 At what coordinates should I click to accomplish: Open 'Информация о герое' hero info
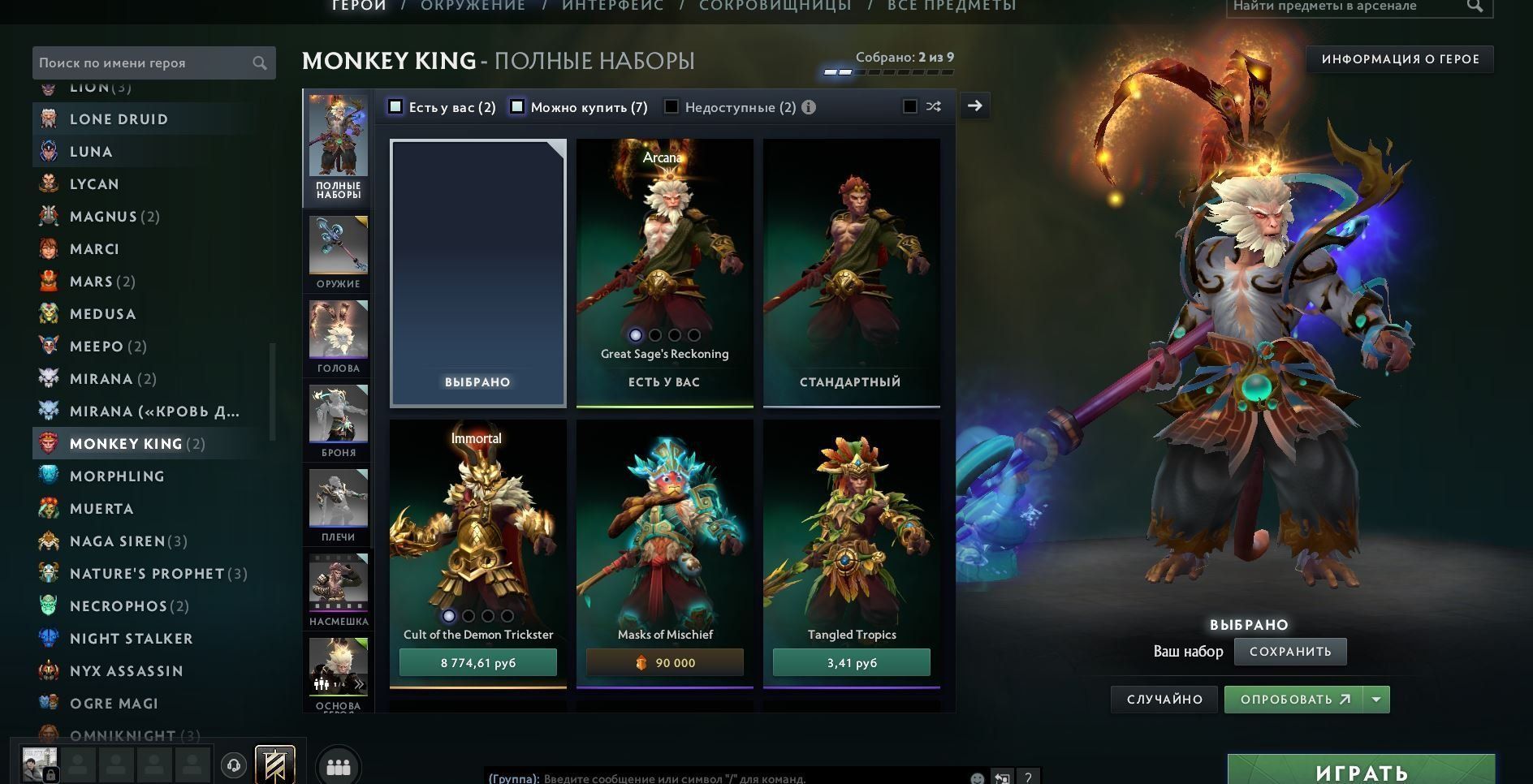point(1400,59)
